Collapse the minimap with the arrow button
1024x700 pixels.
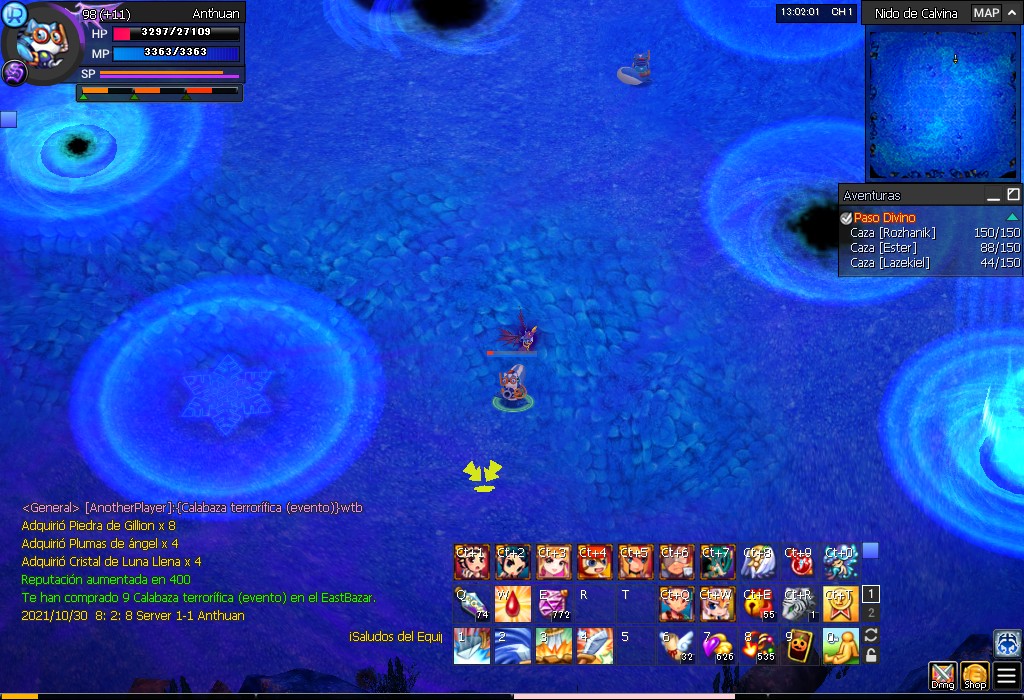pos(1012,13)
